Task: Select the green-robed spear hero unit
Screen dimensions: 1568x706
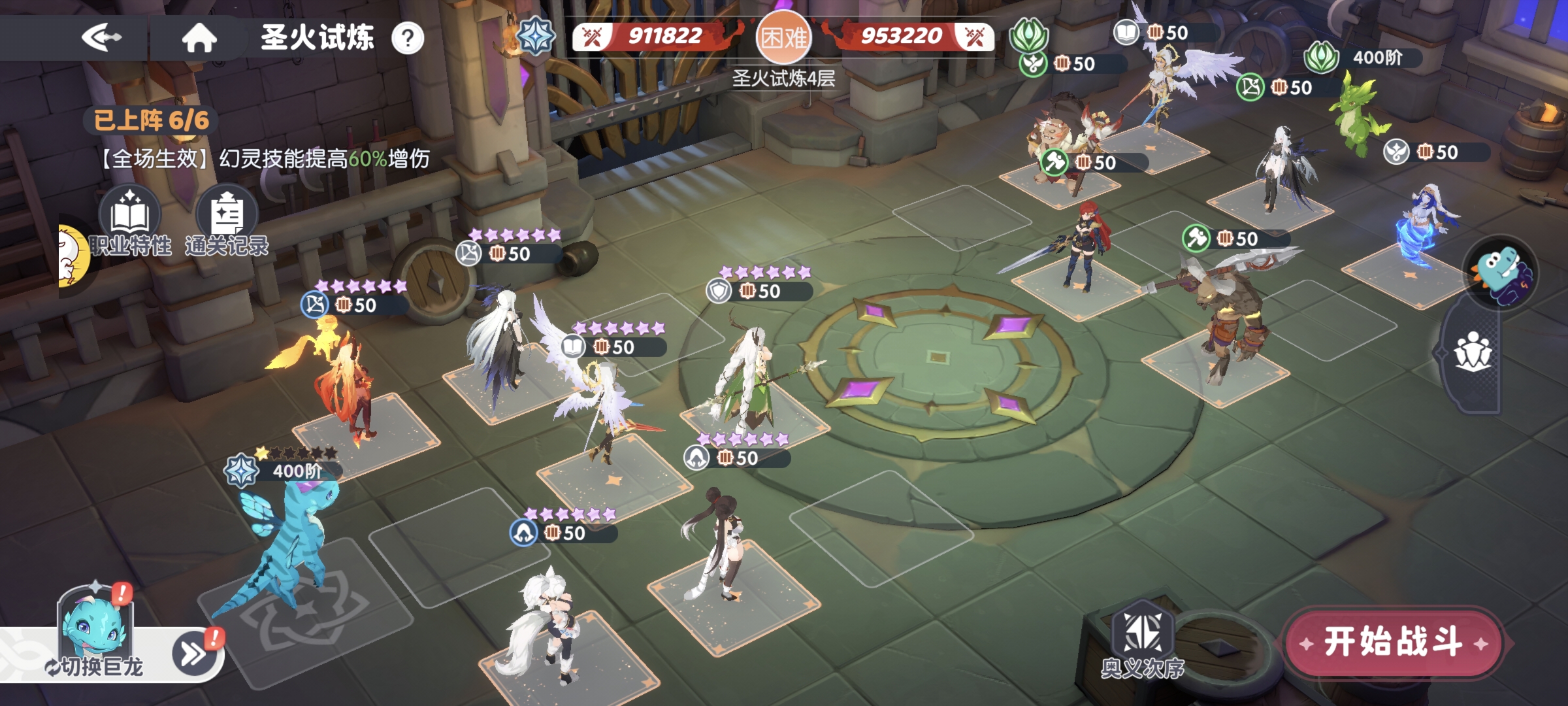Action: click(745, 379)
